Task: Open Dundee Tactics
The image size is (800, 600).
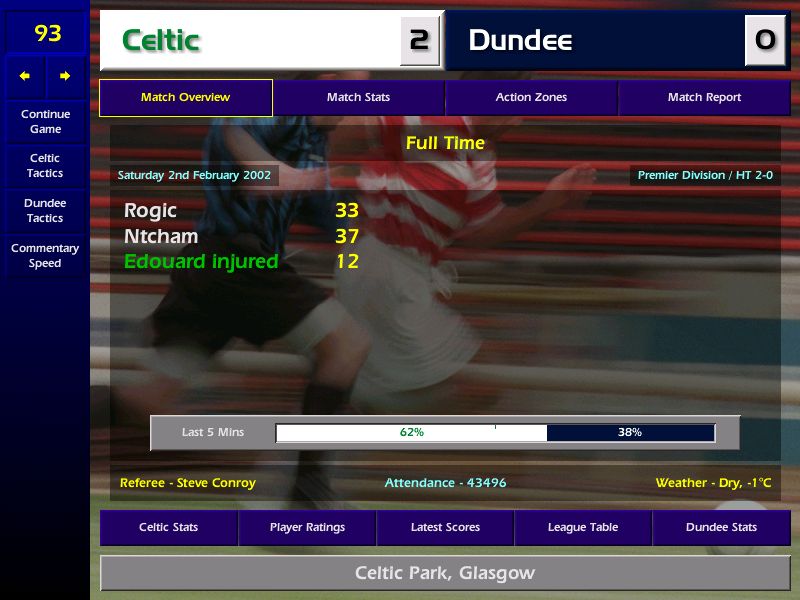Action: click(x=45, y=210)
